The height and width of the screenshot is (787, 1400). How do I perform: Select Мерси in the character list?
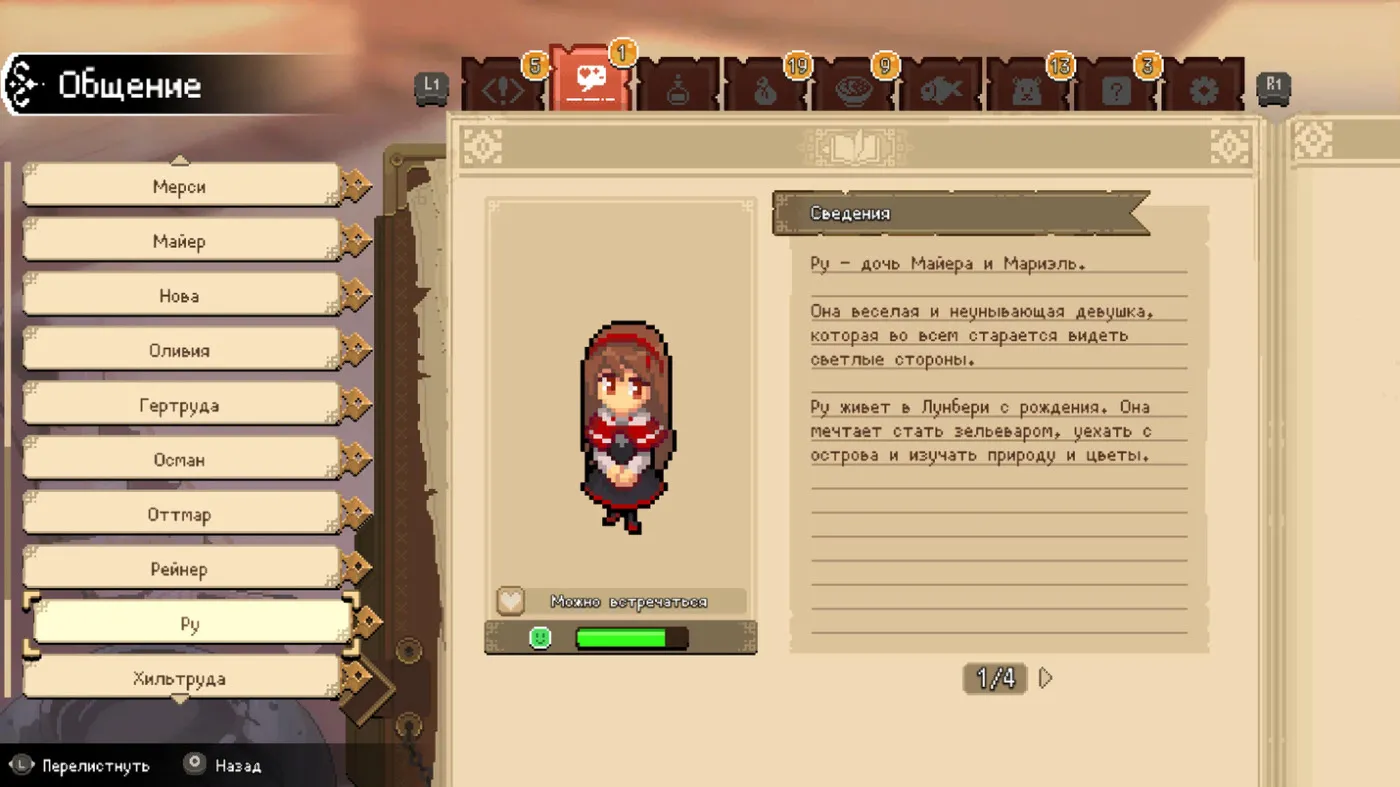click(180, 187)
